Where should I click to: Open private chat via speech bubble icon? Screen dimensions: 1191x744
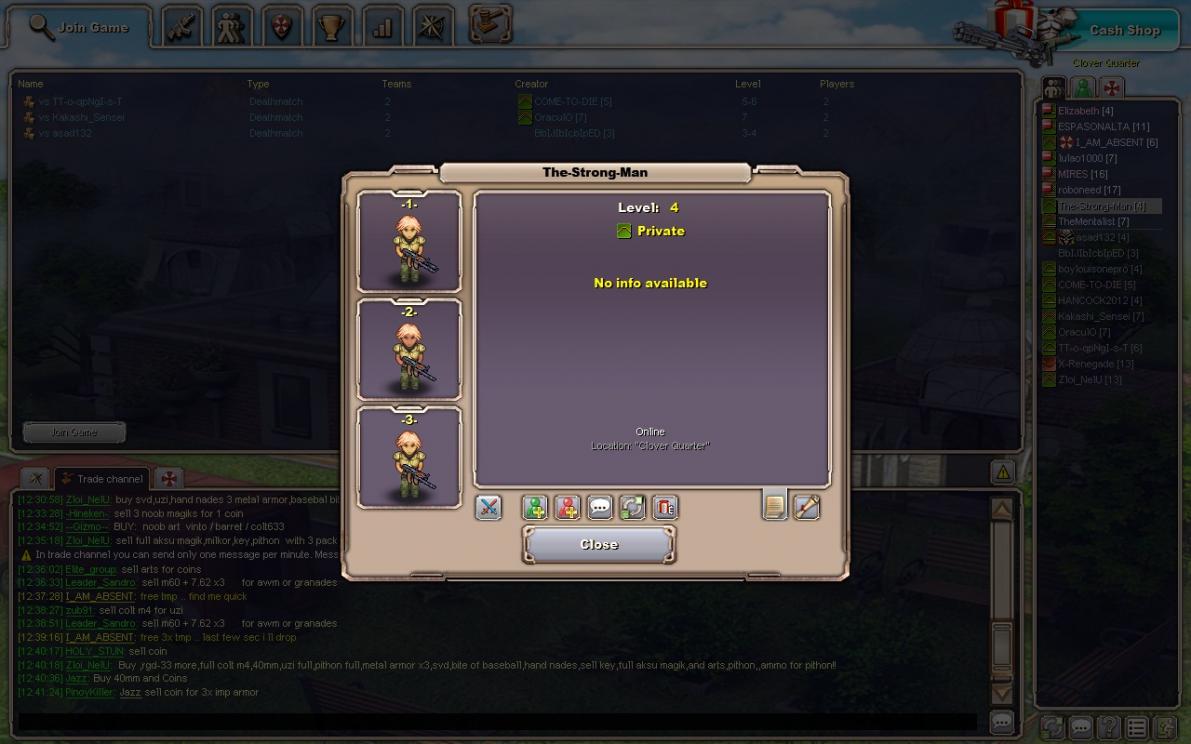point(599,507)
